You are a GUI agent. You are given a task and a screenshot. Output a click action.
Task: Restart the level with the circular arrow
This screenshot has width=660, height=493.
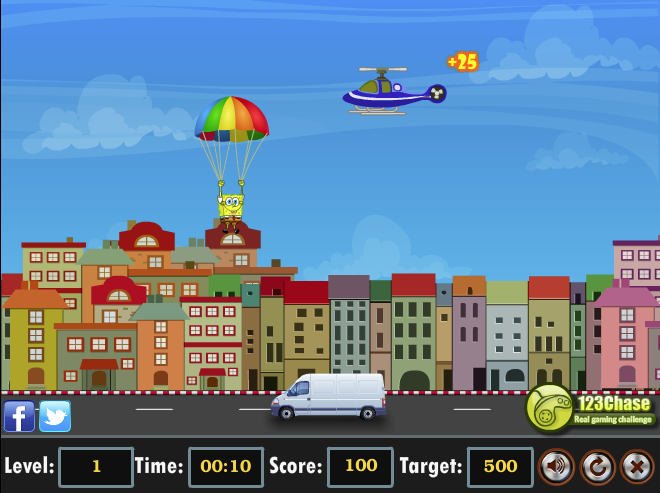pos(598,466)
